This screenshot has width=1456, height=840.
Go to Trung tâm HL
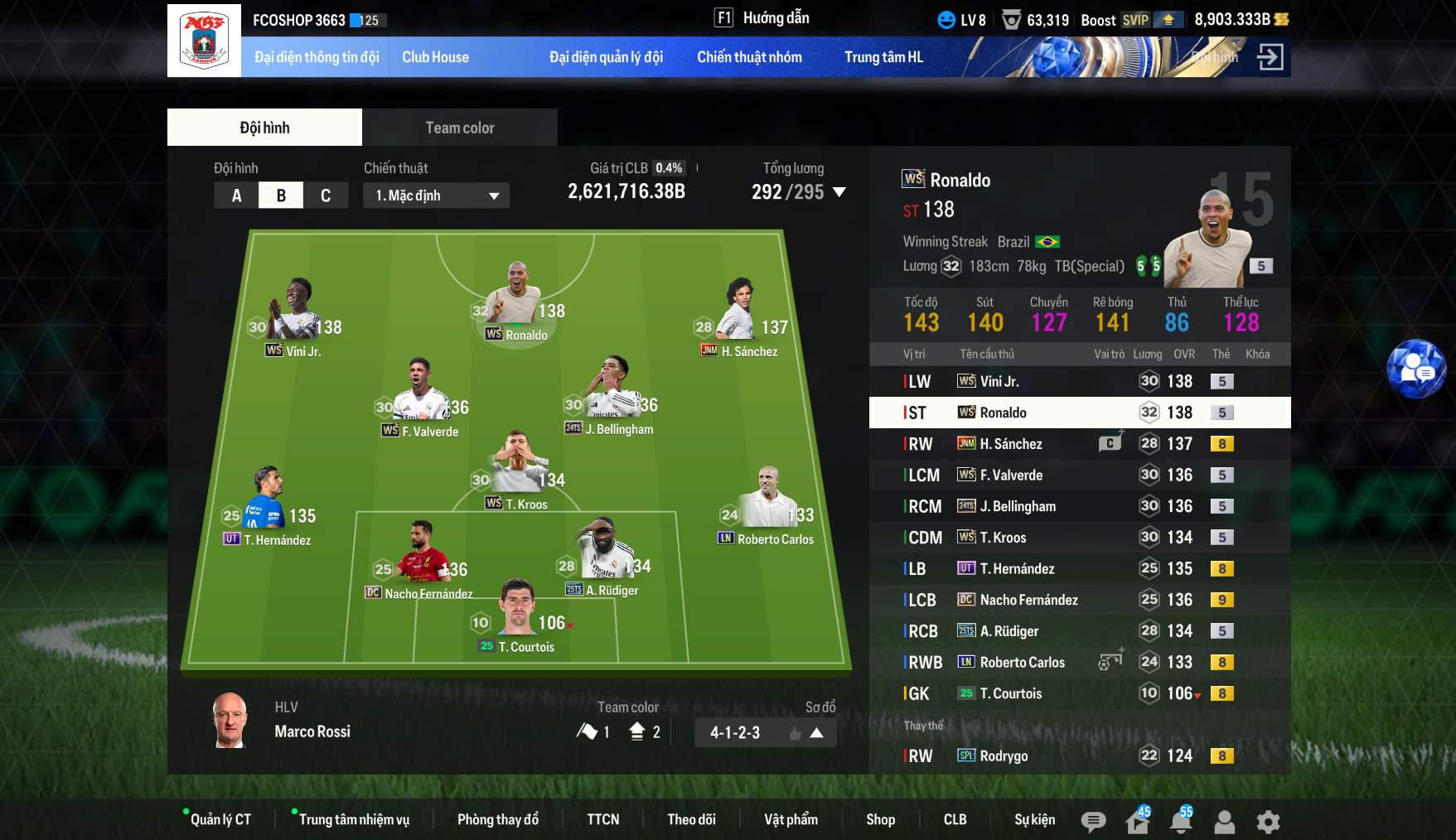[x=883, y=57]
